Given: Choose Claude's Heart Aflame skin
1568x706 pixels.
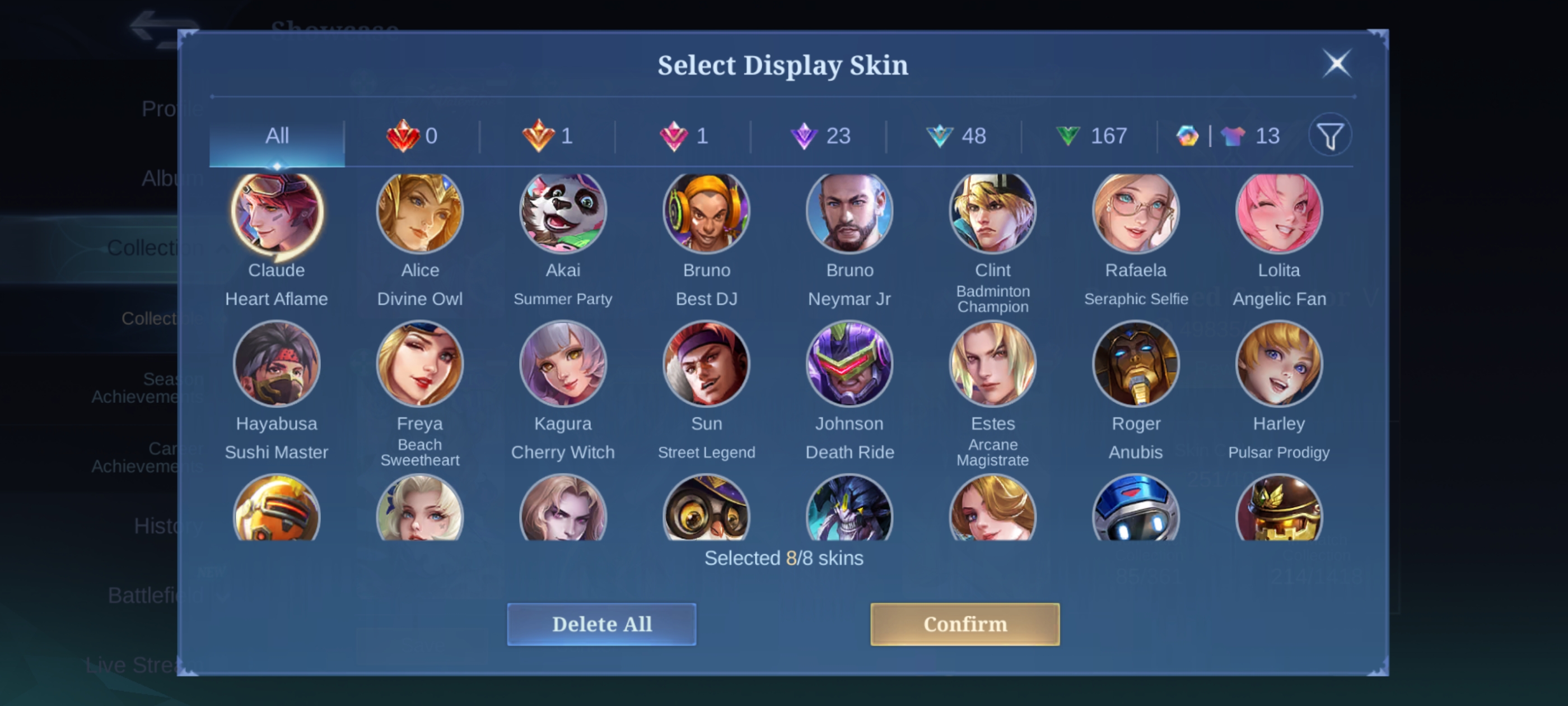Looking at the screenshot, I should click(x=277, y=212).
